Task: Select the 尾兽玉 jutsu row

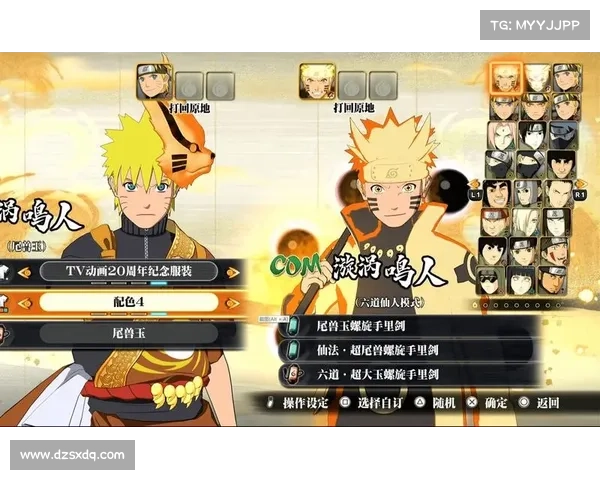Action: pyautogui.click(x=130, y=333)
